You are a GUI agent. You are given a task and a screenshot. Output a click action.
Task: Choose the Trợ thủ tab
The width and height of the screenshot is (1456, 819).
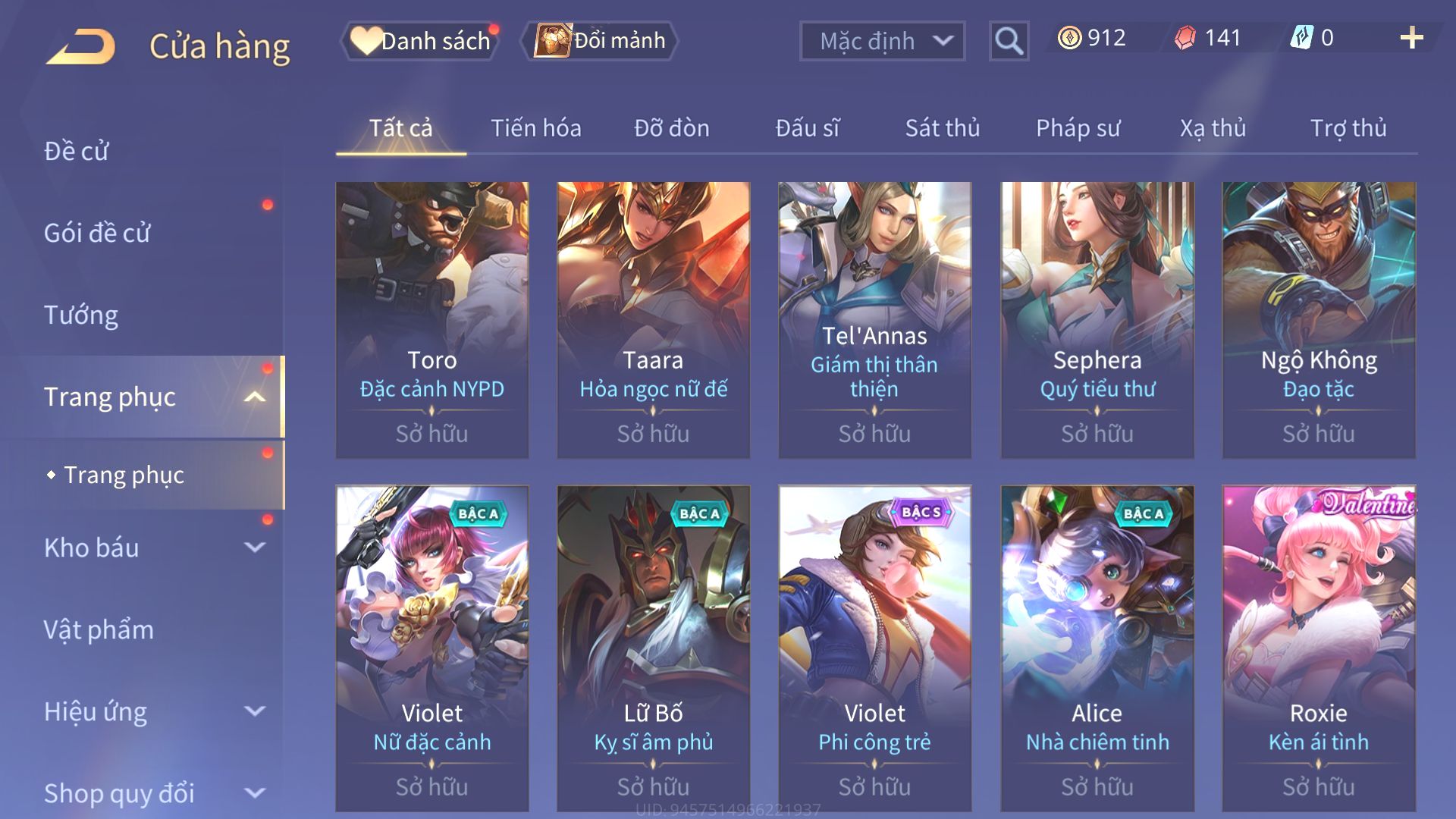pyautogui.click(x=1348, y=128)
